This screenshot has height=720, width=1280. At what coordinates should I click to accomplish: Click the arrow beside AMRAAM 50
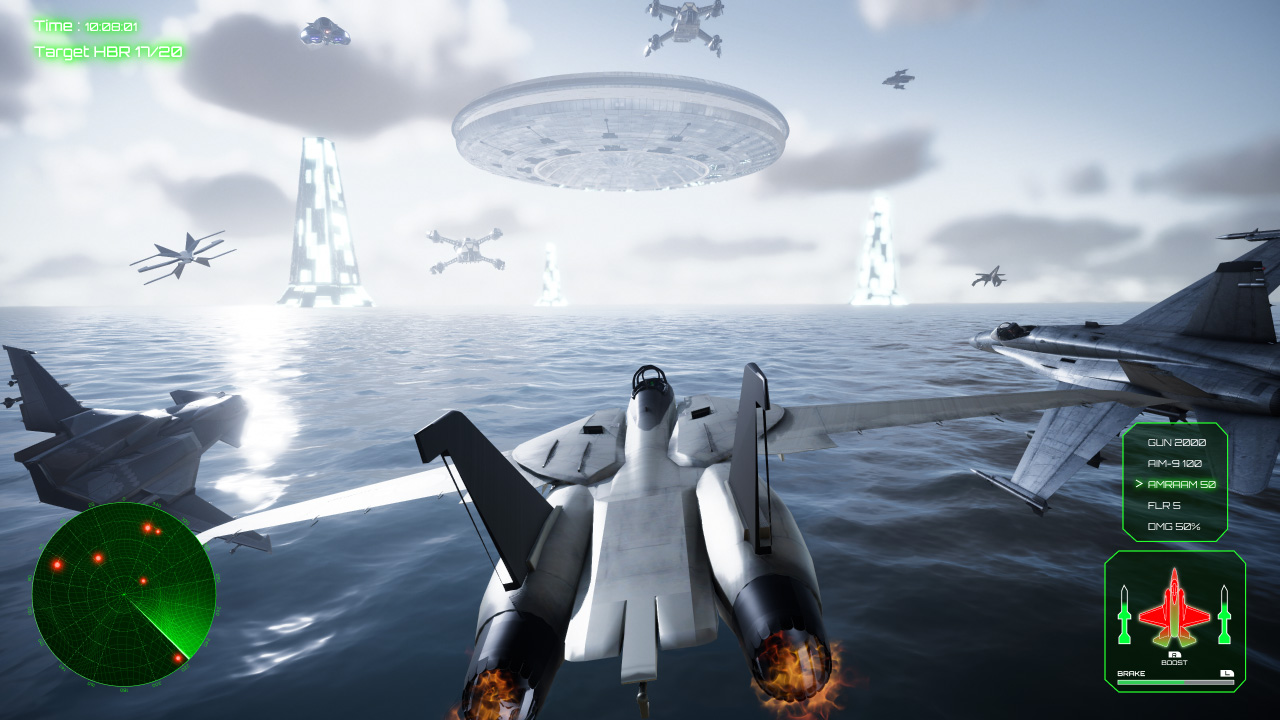[x=1142, y=481]
